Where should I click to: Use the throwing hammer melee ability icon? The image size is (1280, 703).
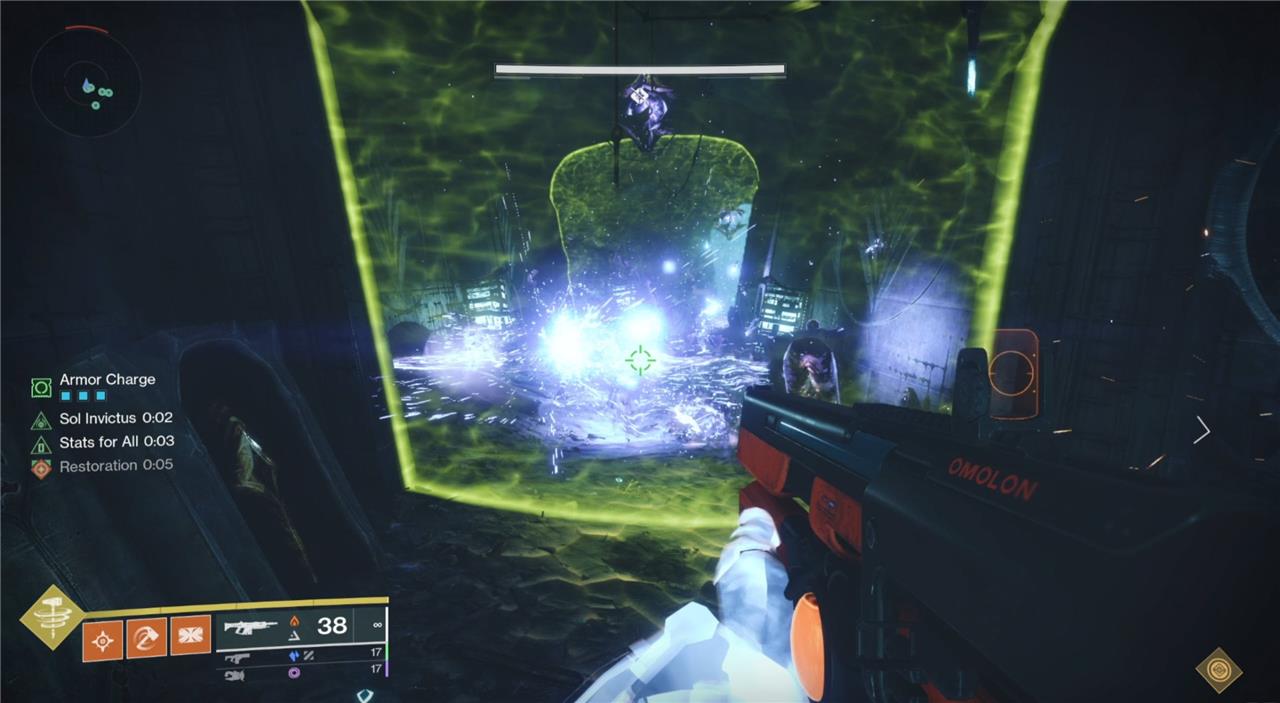coord(146,637)
